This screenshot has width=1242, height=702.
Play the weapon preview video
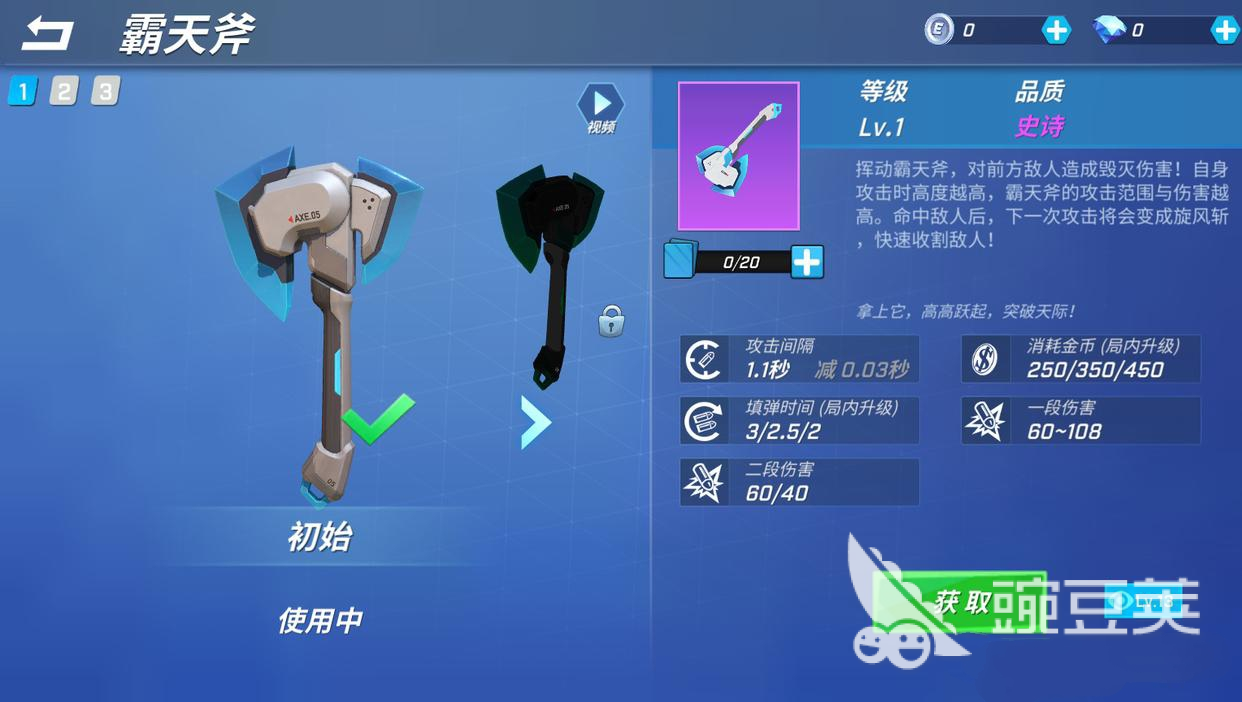tap(601, 104)
